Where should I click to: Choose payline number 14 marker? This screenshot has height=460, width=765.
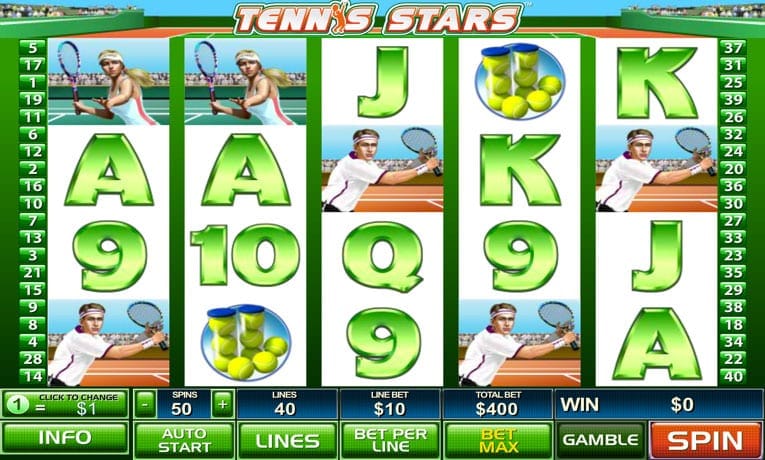[33, 376]
